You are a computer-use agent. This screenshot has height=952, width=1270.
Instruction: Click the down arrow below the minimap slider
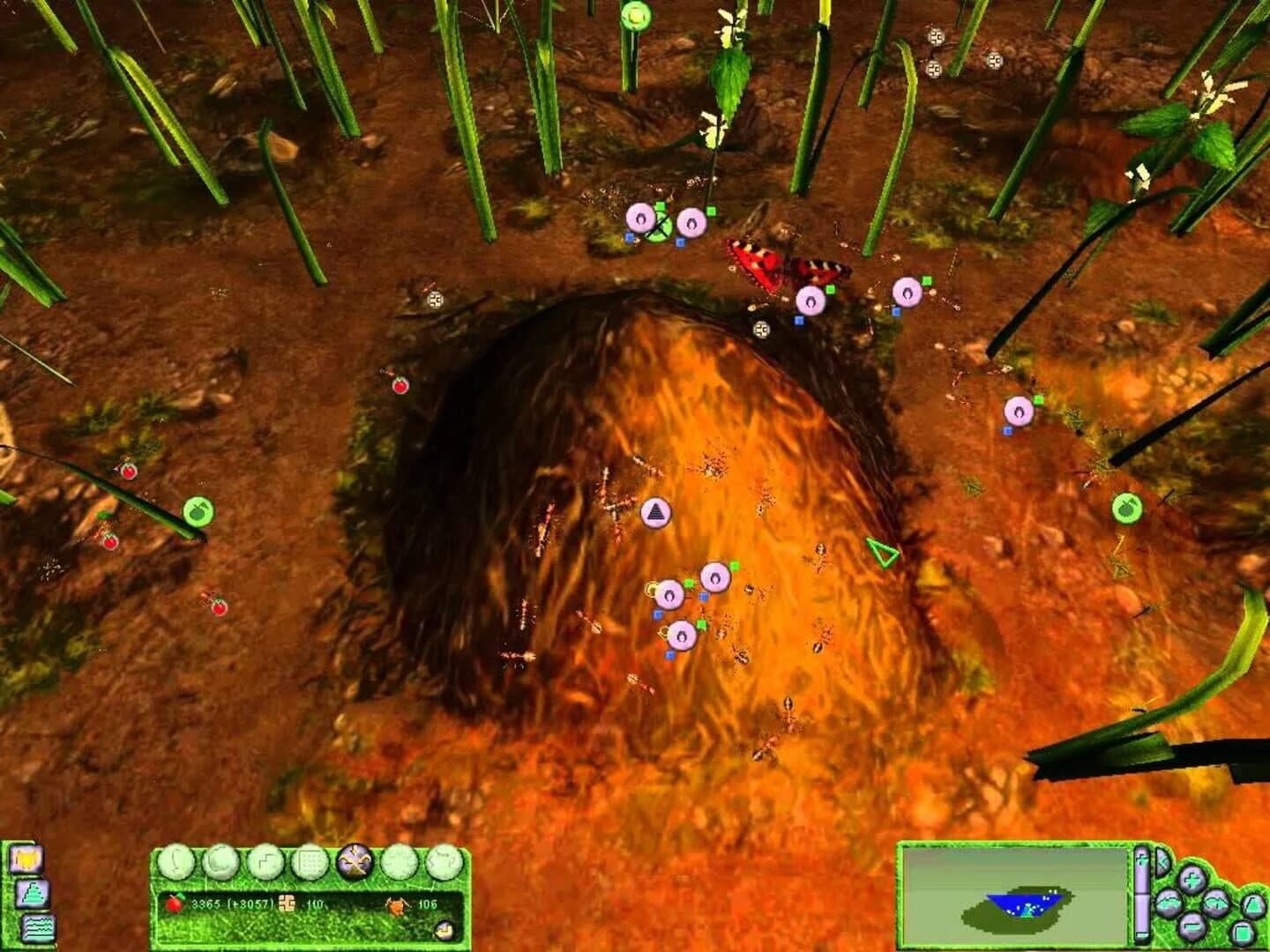click(x=1142, y=936)
